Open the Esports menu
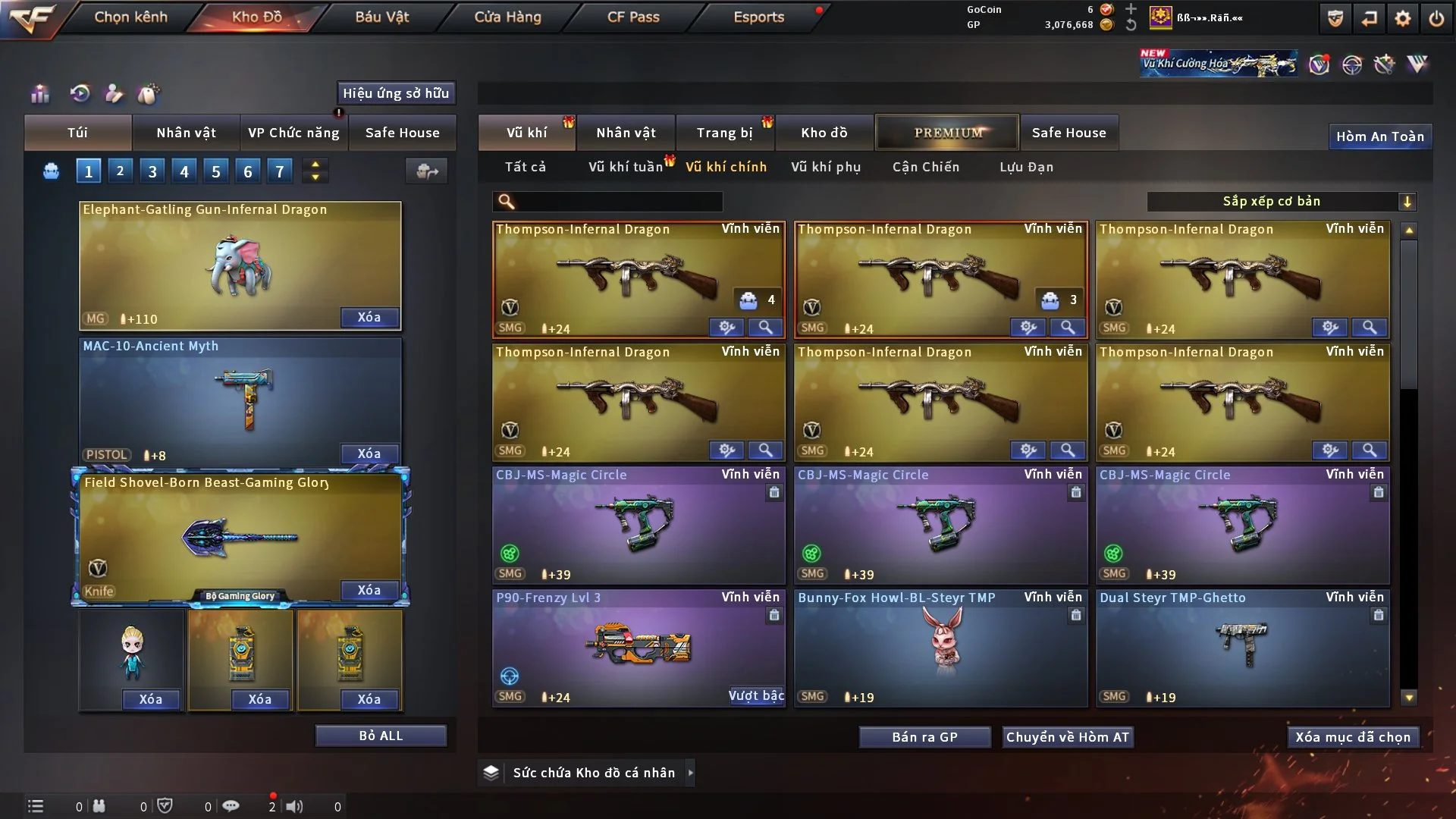 tap(758, 17)
